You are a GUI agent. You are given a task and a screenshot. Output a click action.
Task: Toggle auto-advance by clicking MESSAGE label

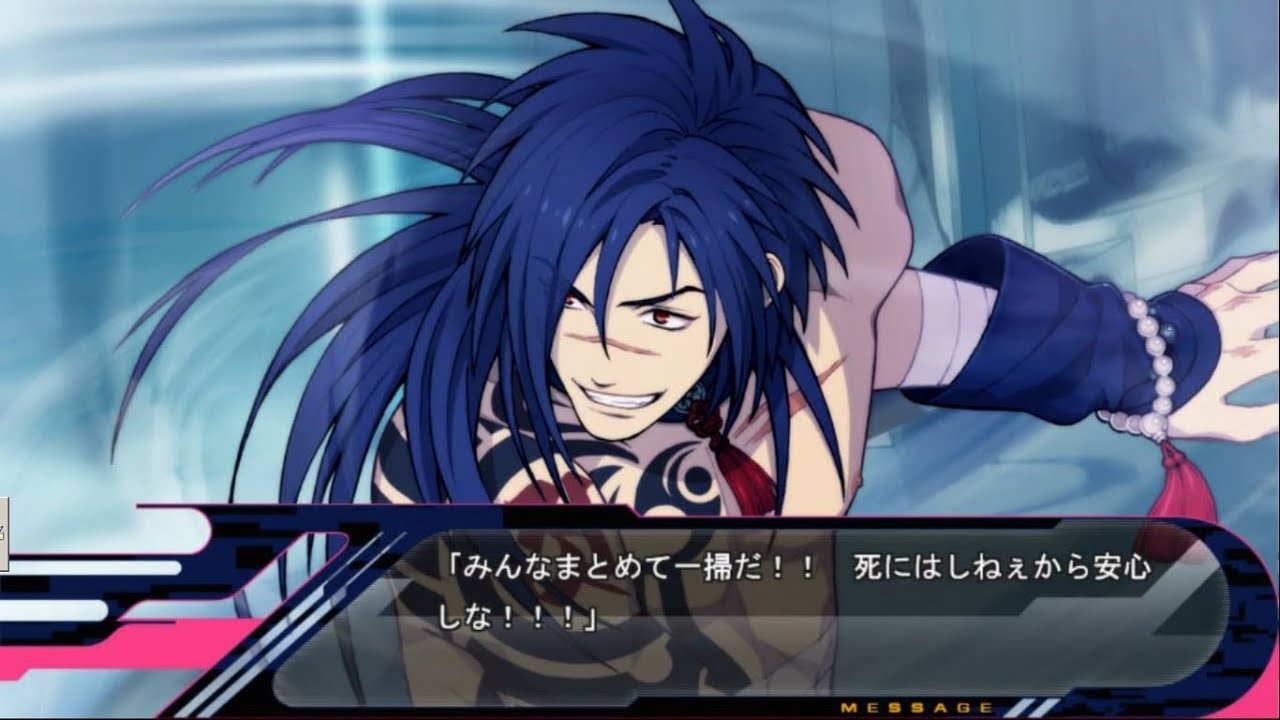[915, 706]
